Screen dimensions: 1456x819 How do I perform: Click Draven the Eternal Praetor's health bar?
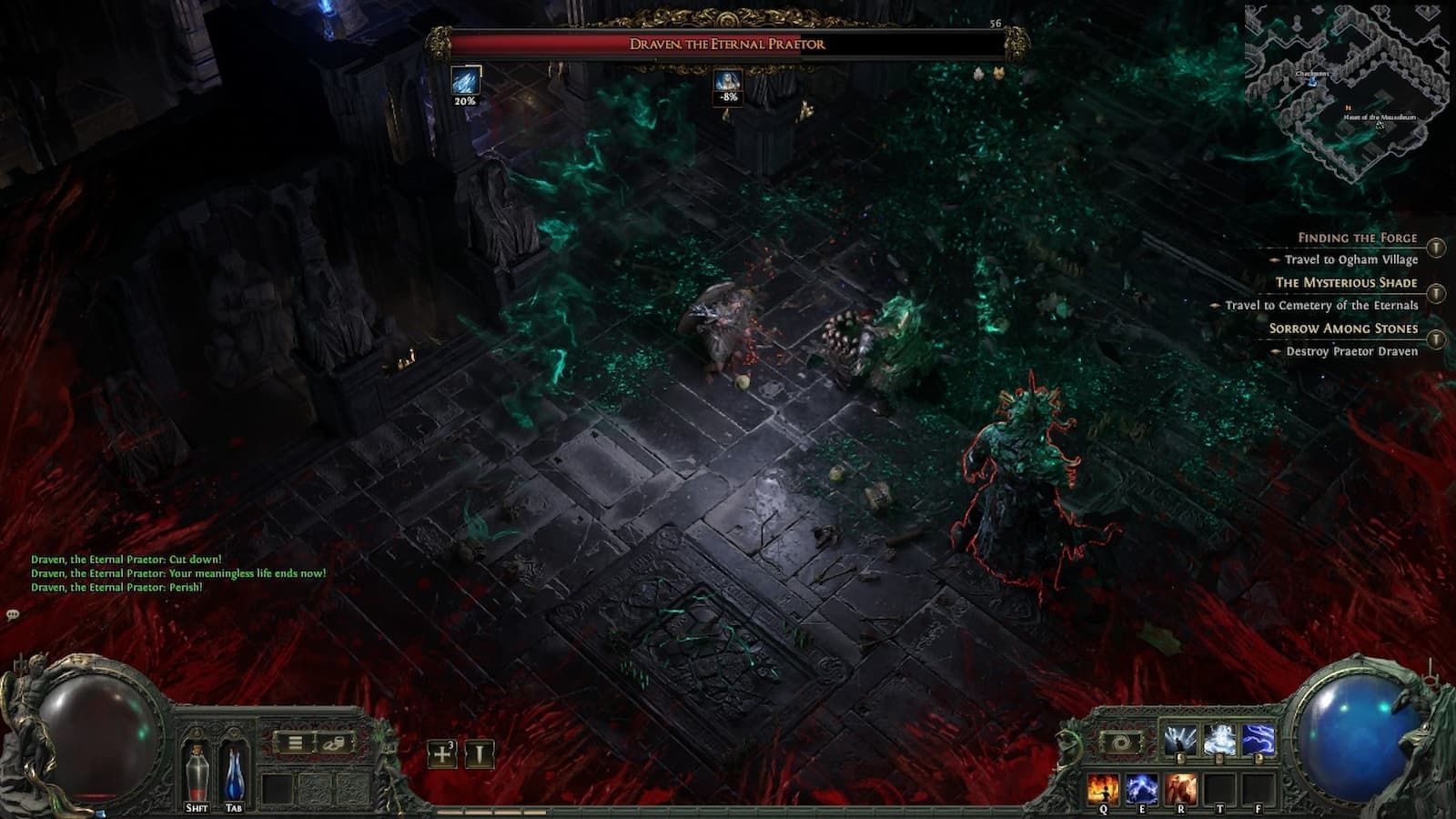pyautogui.click(x=728, y=43)
